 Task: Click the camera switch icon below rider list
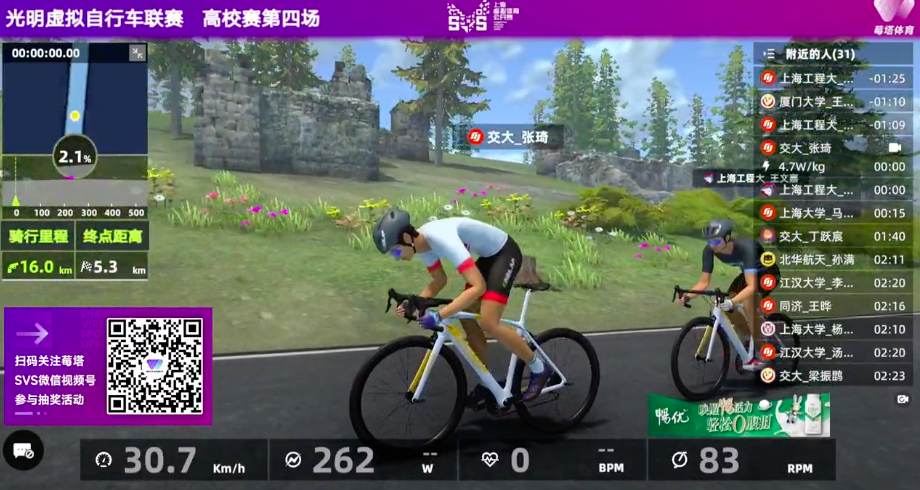pos(901,398)
